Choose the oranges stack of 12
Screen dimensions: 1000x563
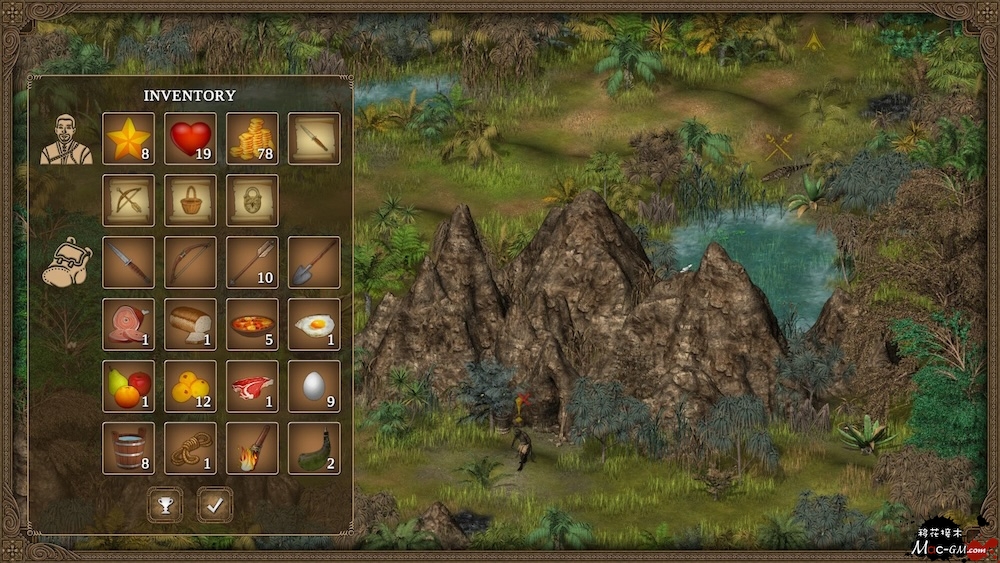(191, 386)
